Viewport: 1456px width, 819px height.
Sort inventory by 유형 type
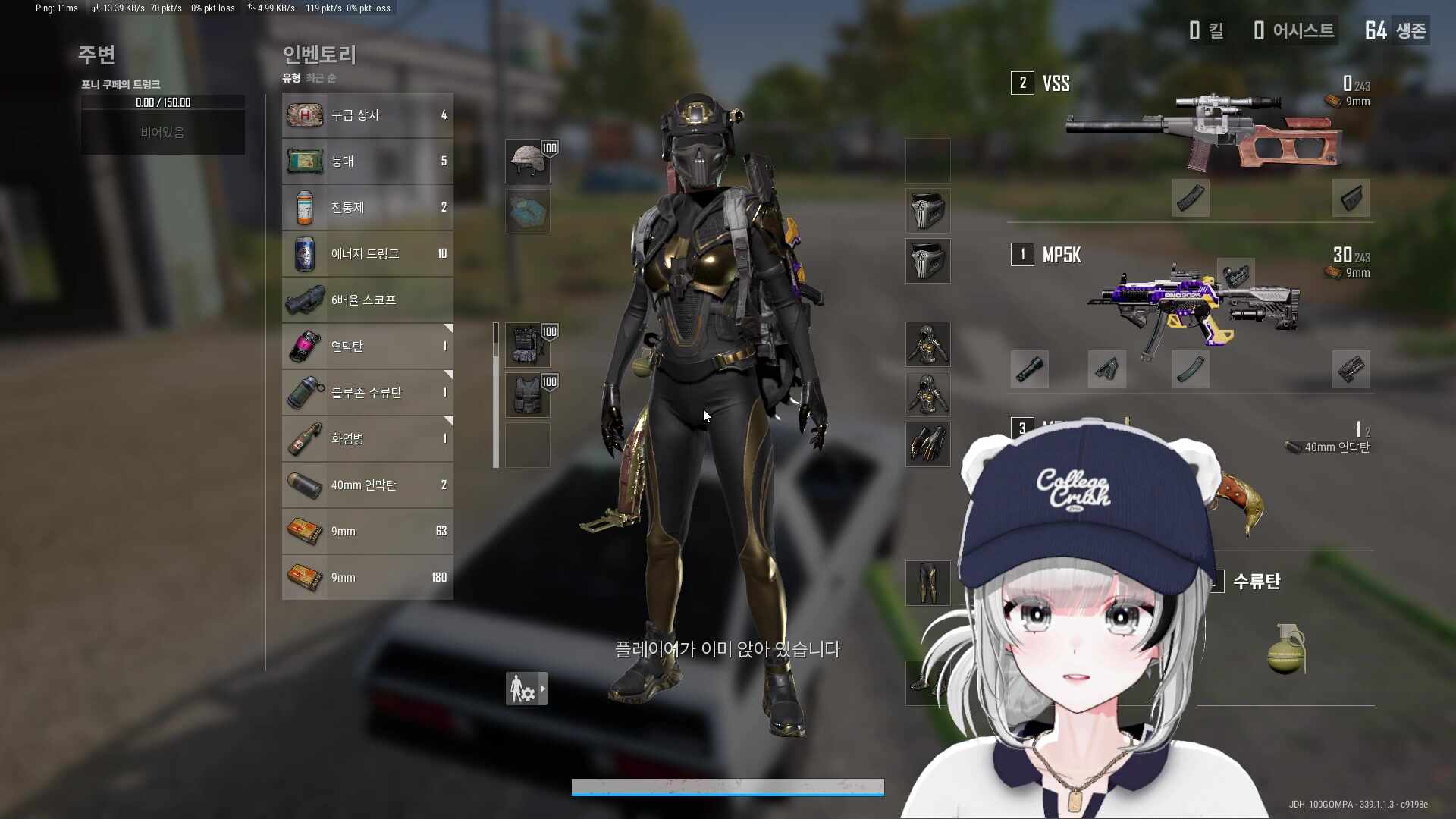coord(291,78)
